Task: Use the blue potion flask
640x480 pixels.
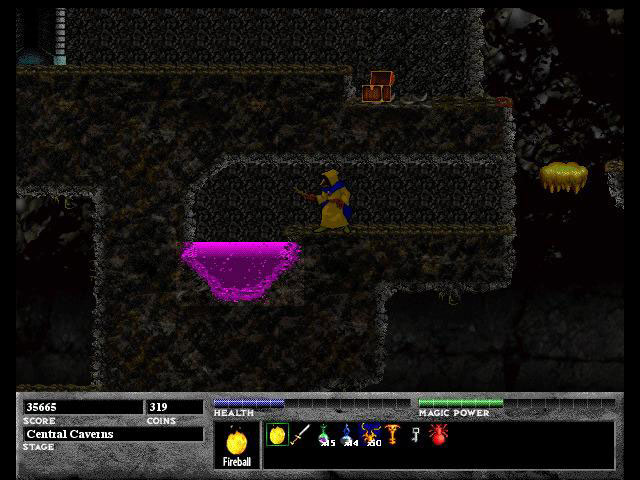Action: click(x=346, y=435)
